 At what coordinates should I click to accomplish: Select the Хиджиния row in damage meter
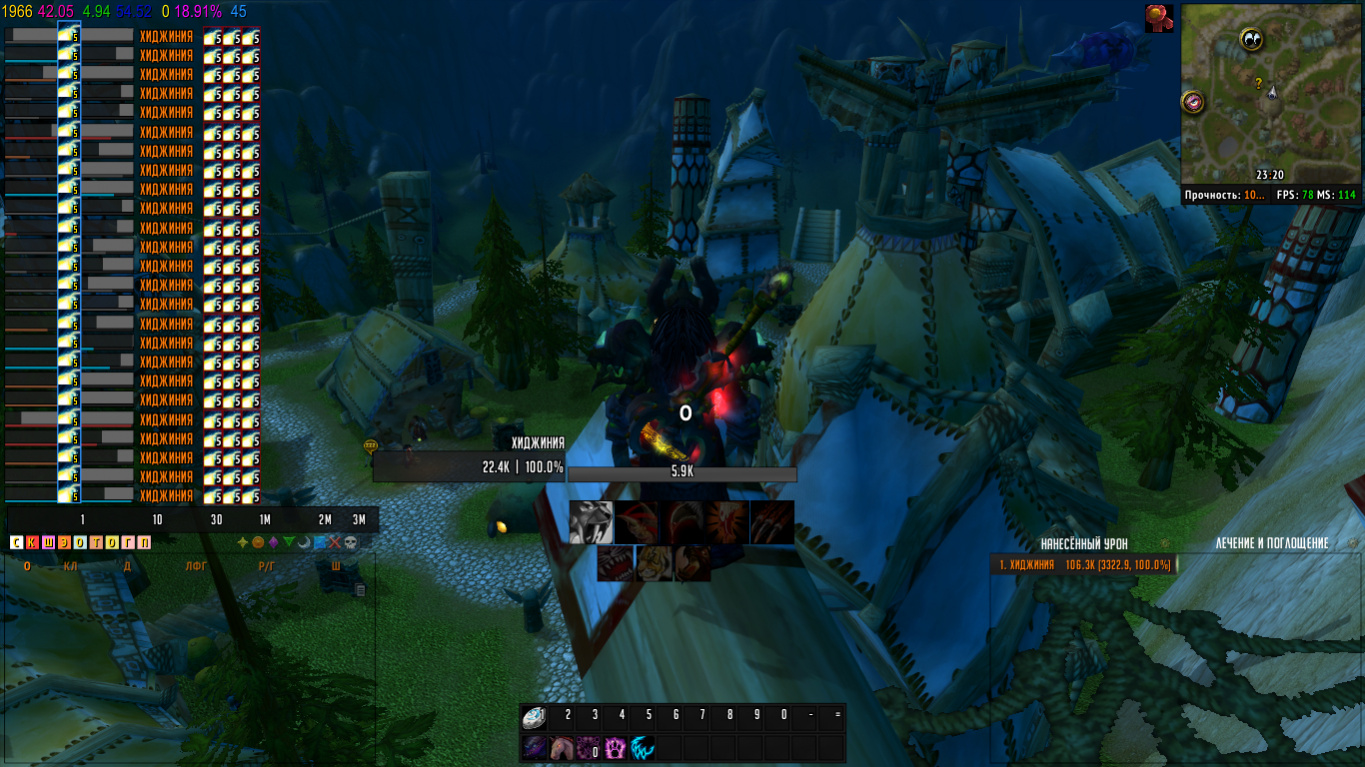1083,565
